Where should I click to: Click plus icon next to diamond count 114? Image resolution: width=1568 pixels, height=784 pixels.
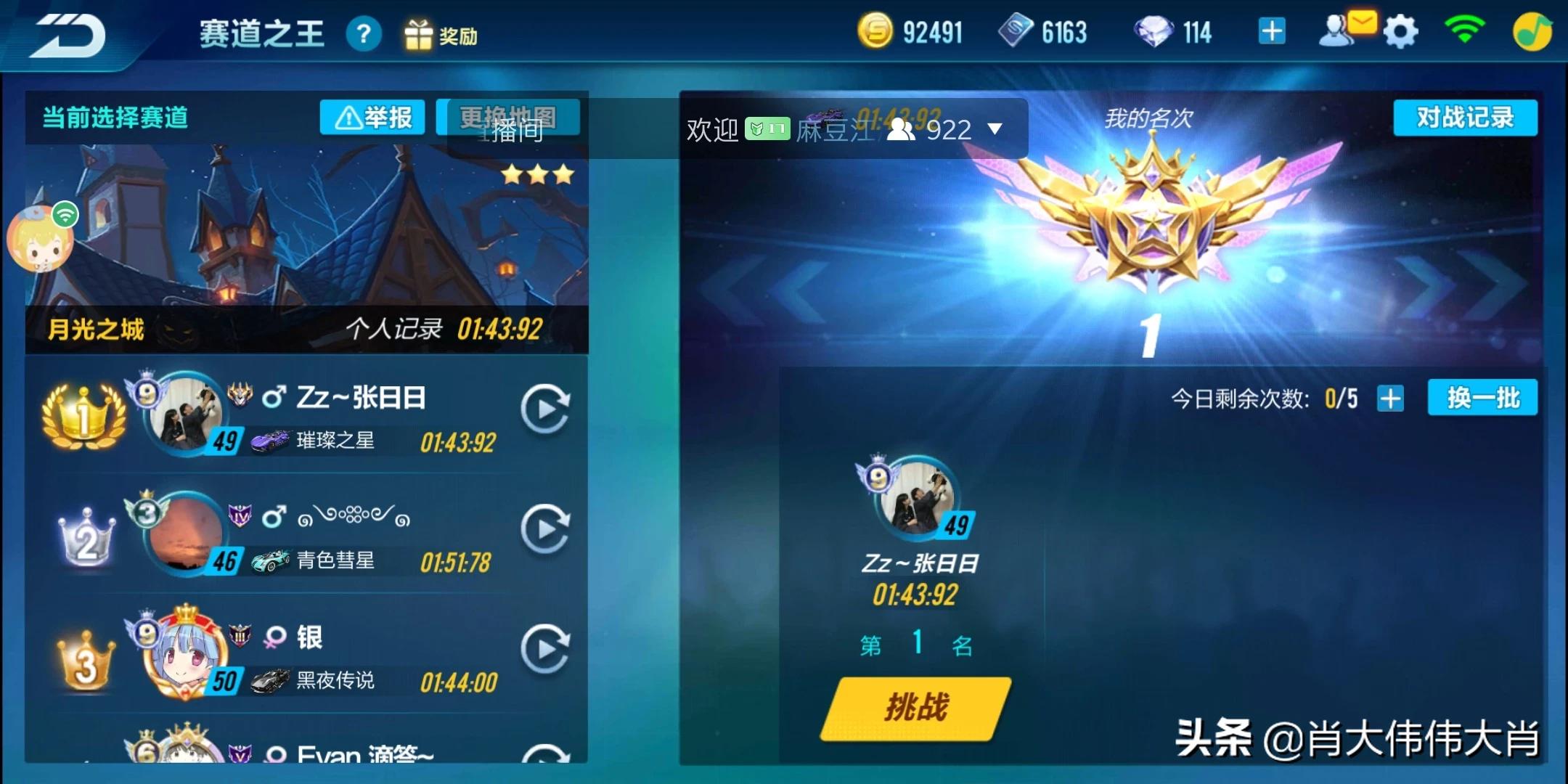click(1272, 32)
